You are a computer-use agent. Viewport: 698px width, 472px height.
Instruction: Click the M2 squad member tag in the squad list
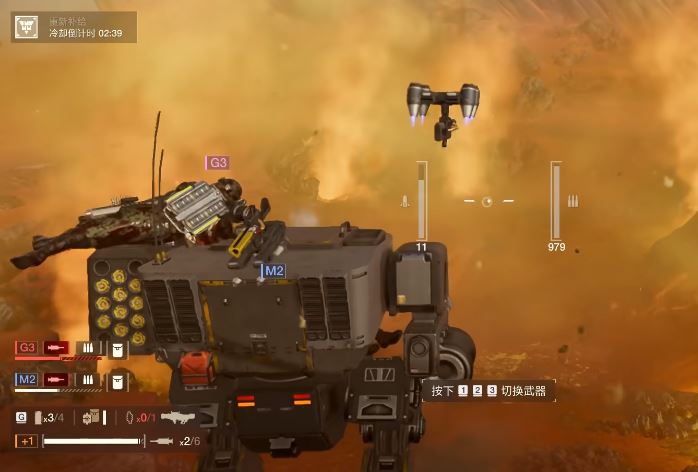tap(27, 380)
